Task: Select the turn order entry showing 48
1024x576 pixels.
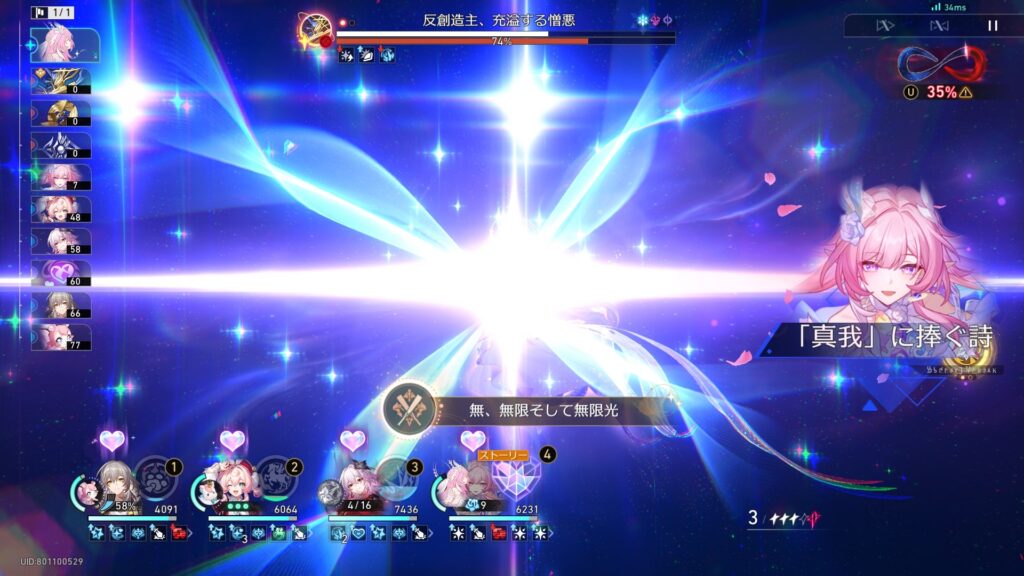Action: 62,209
